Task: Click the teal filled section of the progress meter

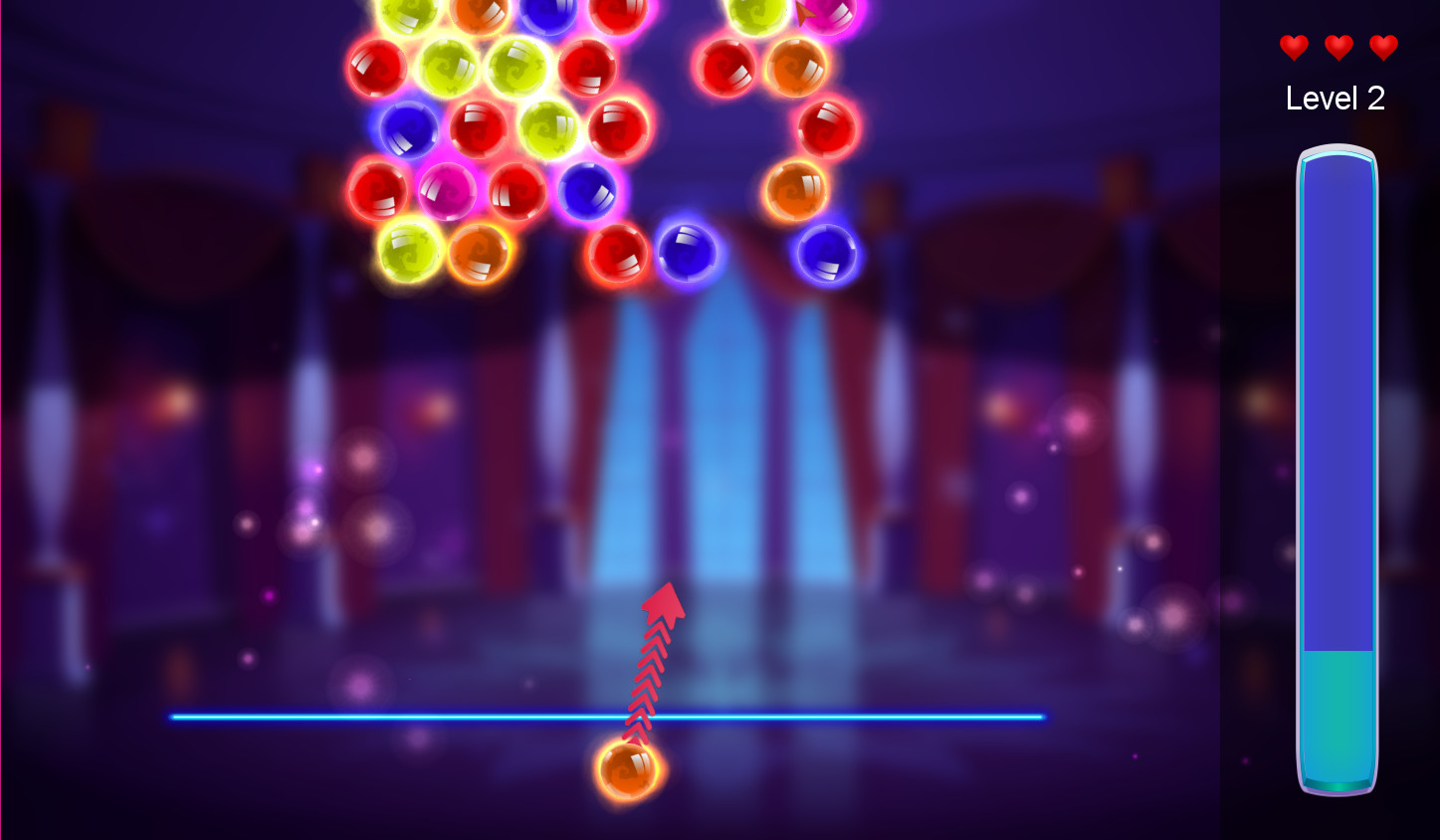Action: click(1336, 717)
